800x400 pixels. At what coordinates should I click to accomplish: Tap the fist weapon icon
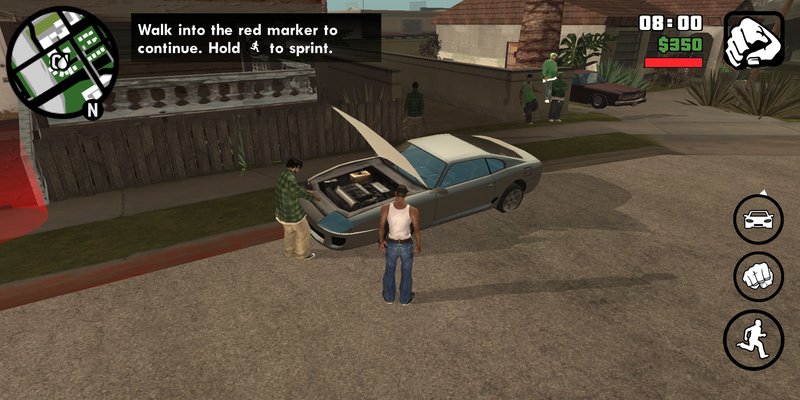point(753,40)
